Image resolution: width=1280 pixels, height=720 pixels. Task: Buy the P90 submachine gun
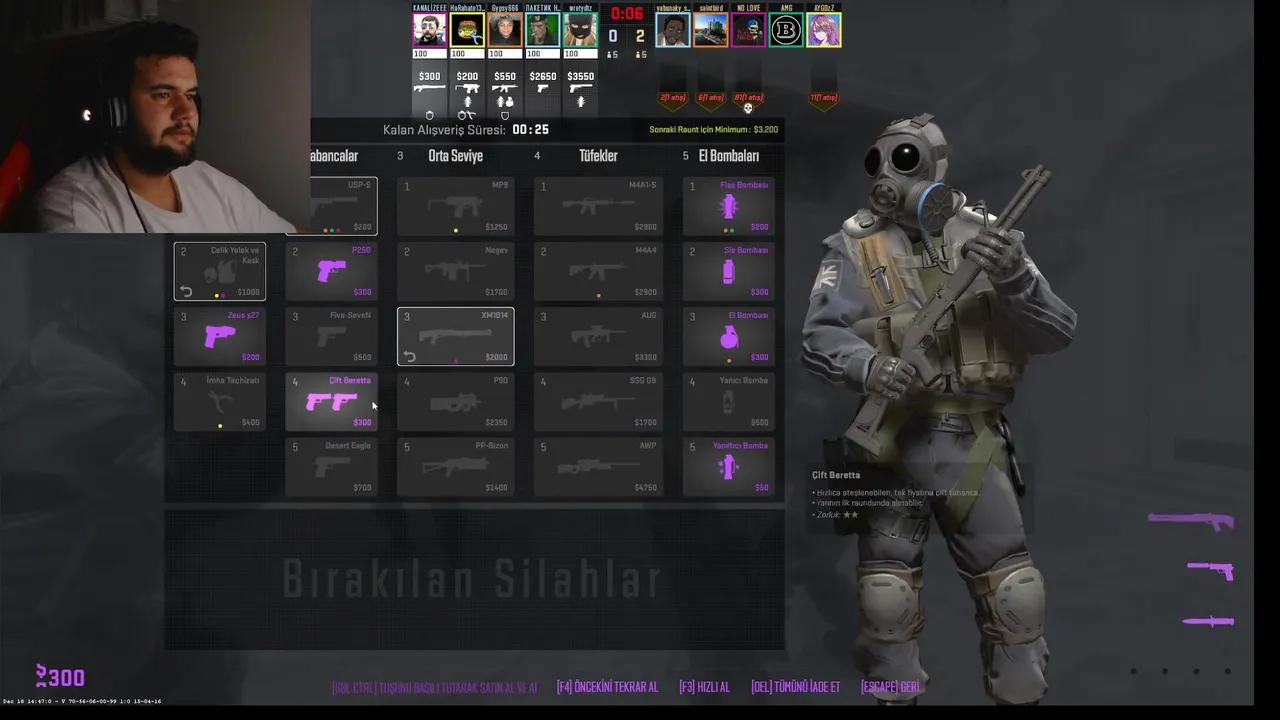click(x=455, y=400)
